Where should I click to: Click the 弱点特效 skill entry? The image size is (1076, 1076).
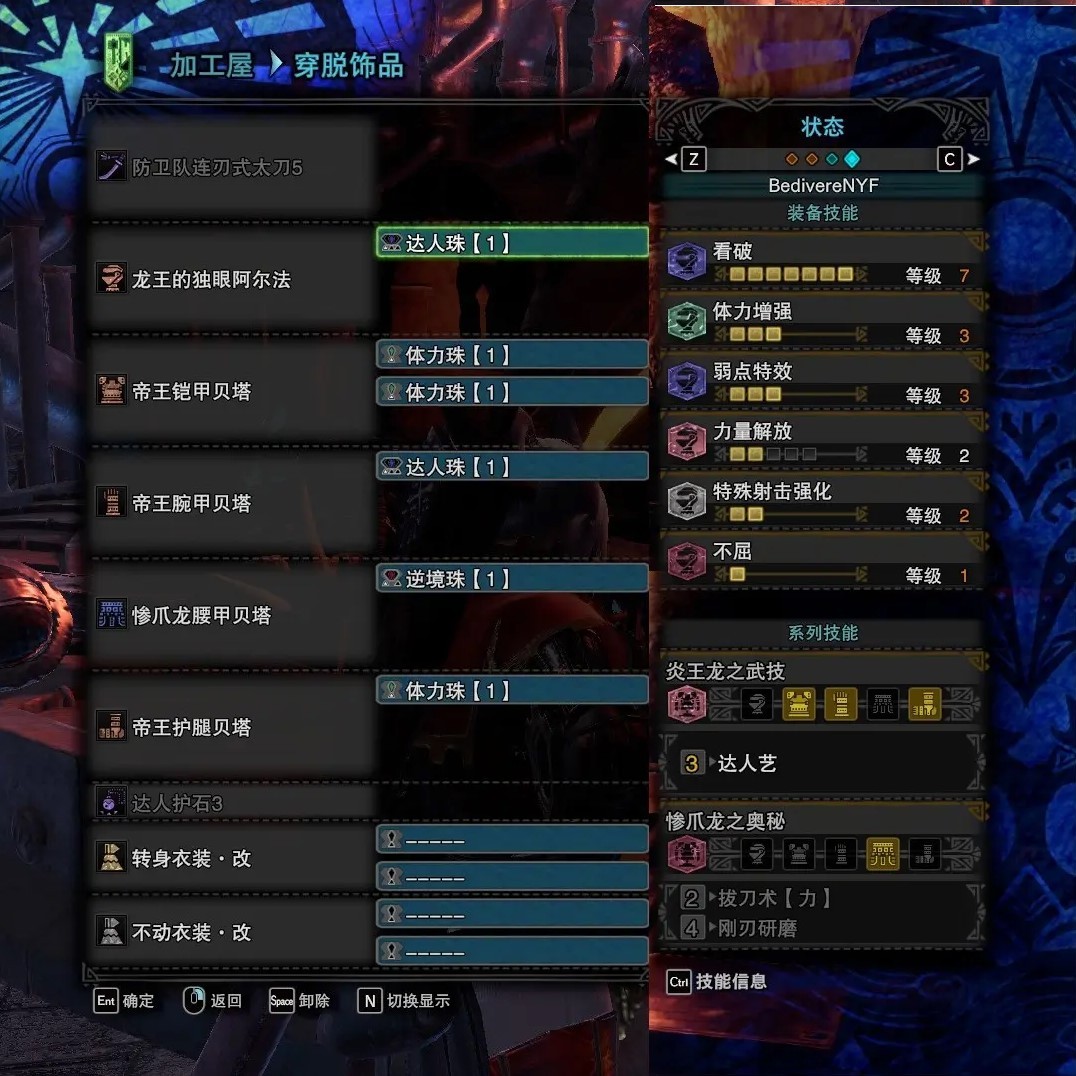822,382
